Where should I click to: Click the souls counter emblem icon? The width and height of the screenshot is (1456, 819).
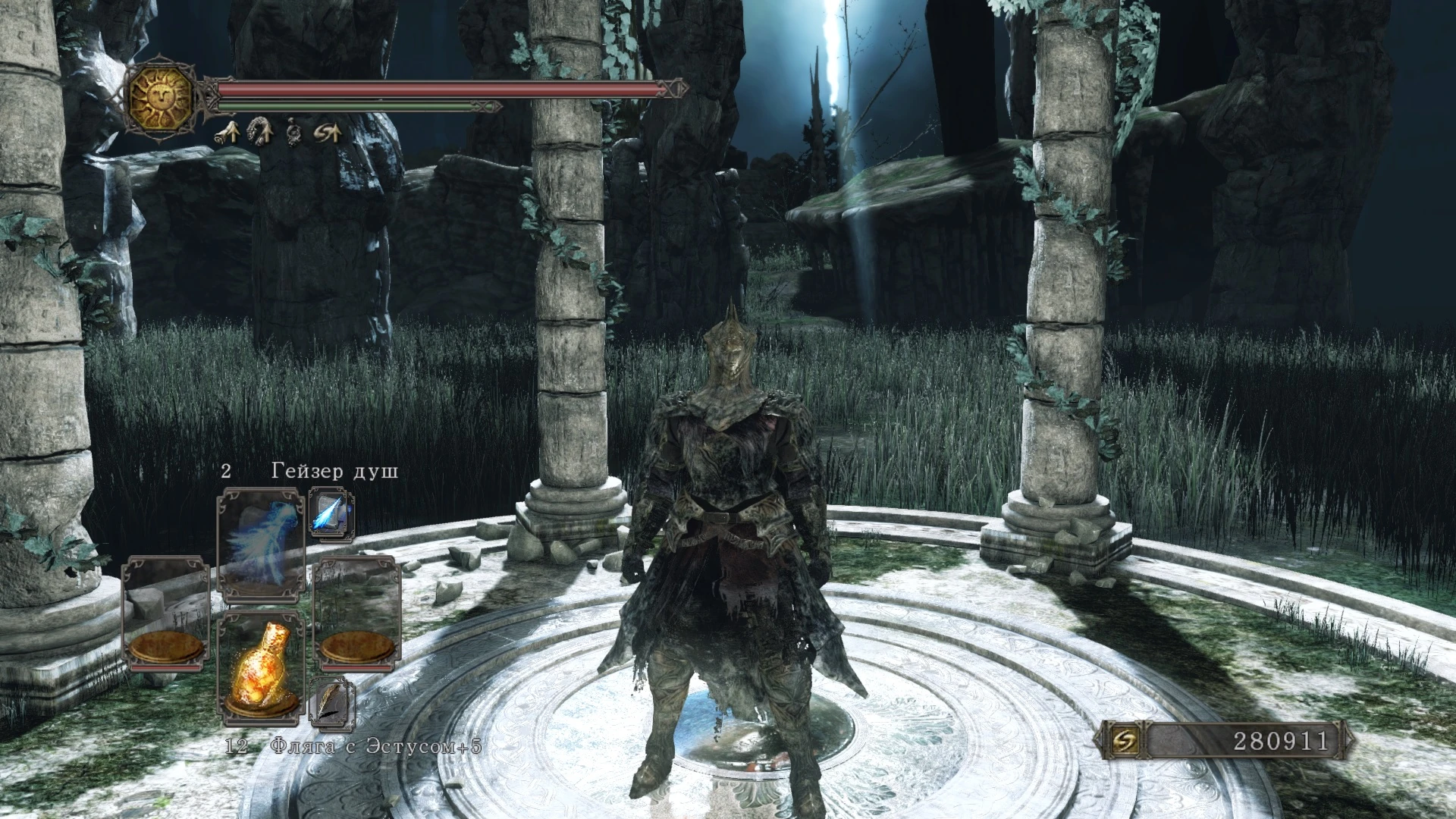(x=1121, y=741)
